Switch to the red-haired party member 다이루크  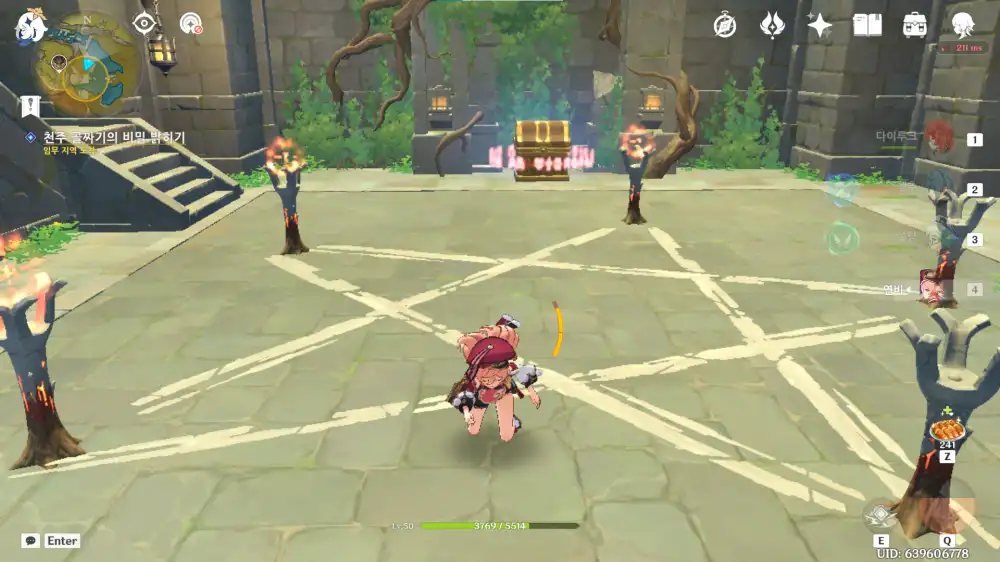tap(939, 137)
